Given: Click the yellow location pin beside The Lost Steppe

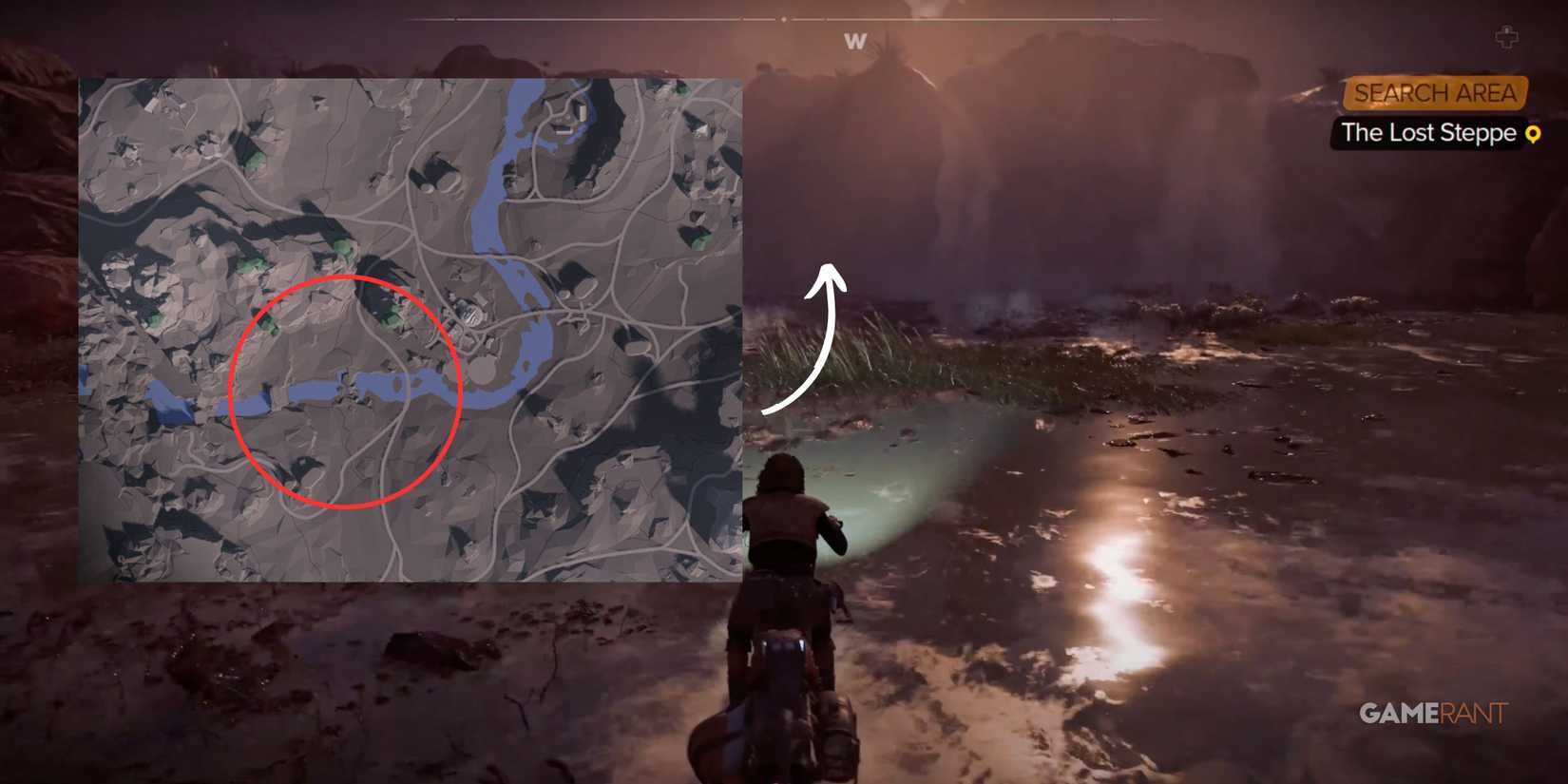Looking at the screenshot, I should (1535, 135).
